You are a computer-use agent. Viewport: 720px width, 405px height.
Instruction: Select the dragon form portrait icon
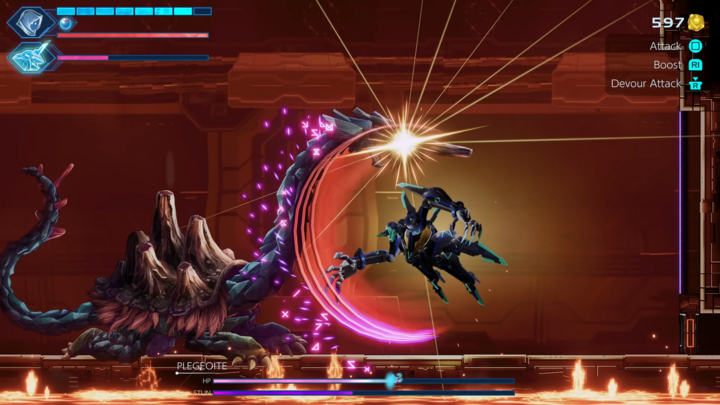coord(30,58)
